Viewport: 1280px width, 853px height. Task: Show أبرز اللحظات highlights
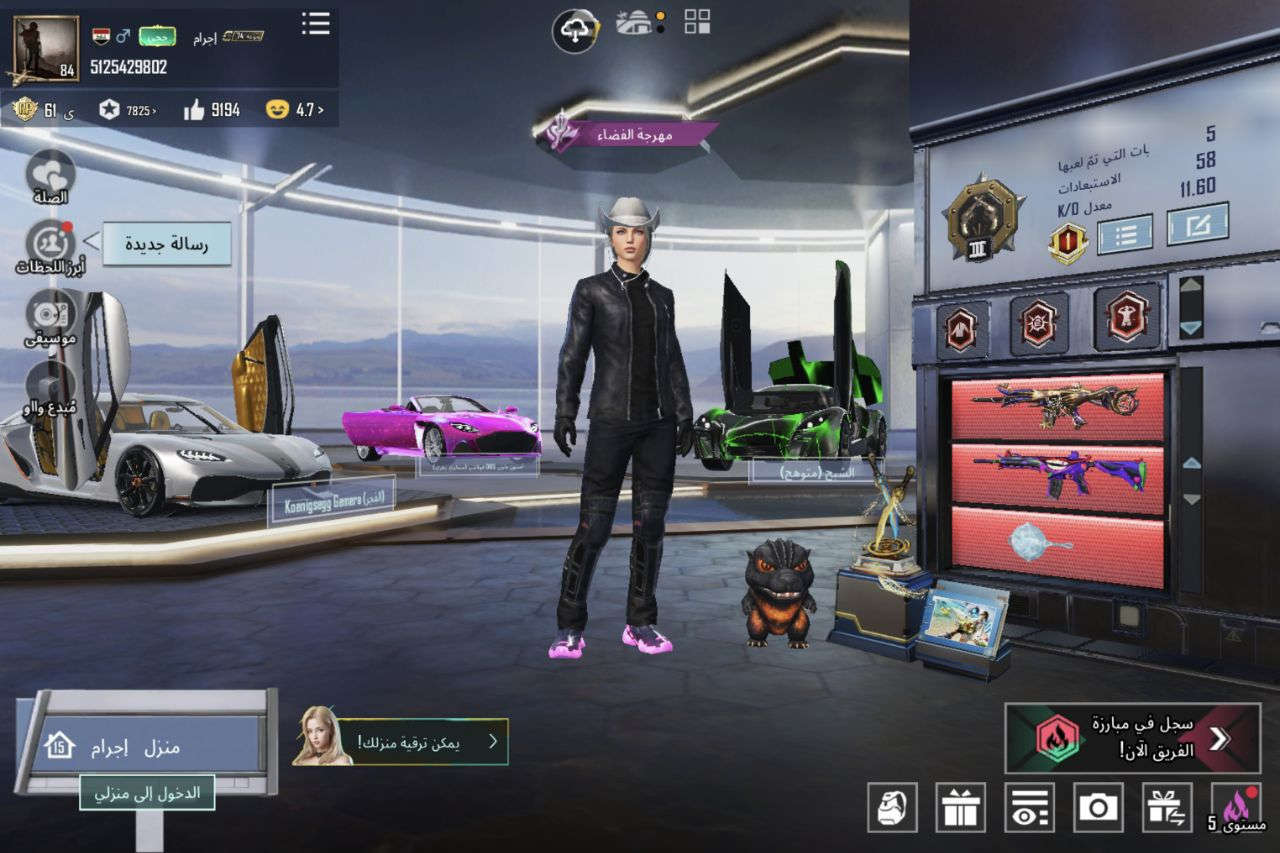click(50, 247)
